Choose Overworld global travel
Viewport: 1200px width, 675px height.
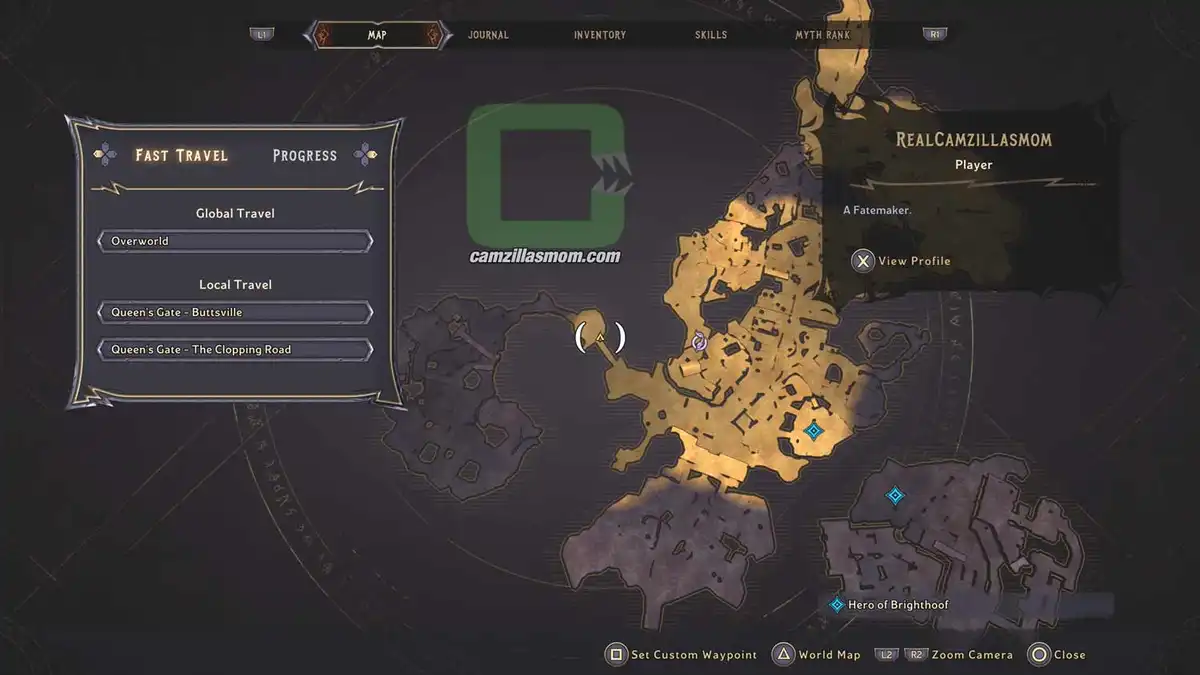tap(235, 241)
